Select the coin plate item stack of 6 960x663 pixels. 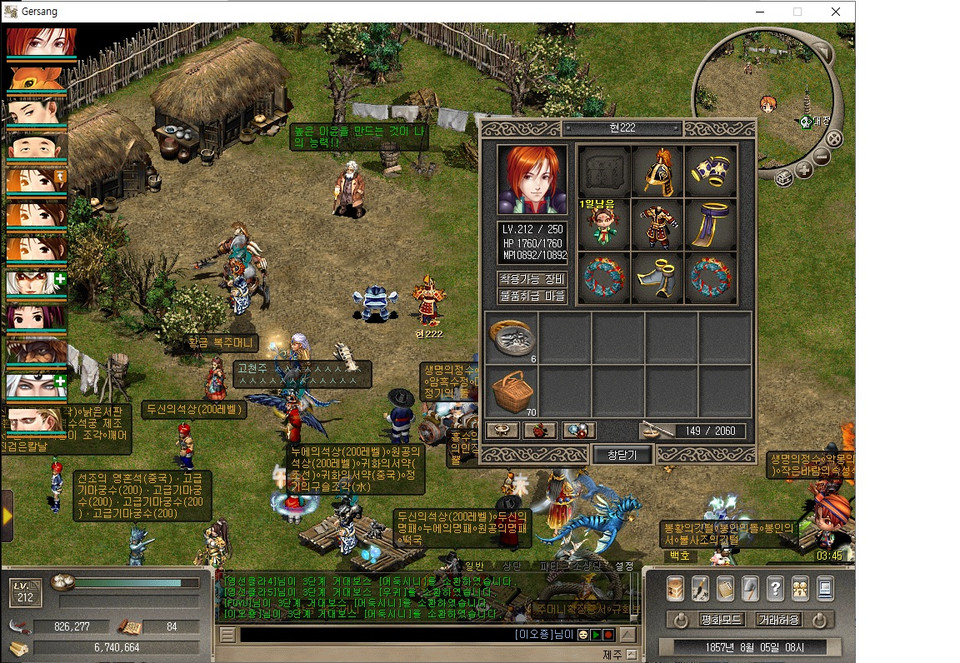[511, 337]
